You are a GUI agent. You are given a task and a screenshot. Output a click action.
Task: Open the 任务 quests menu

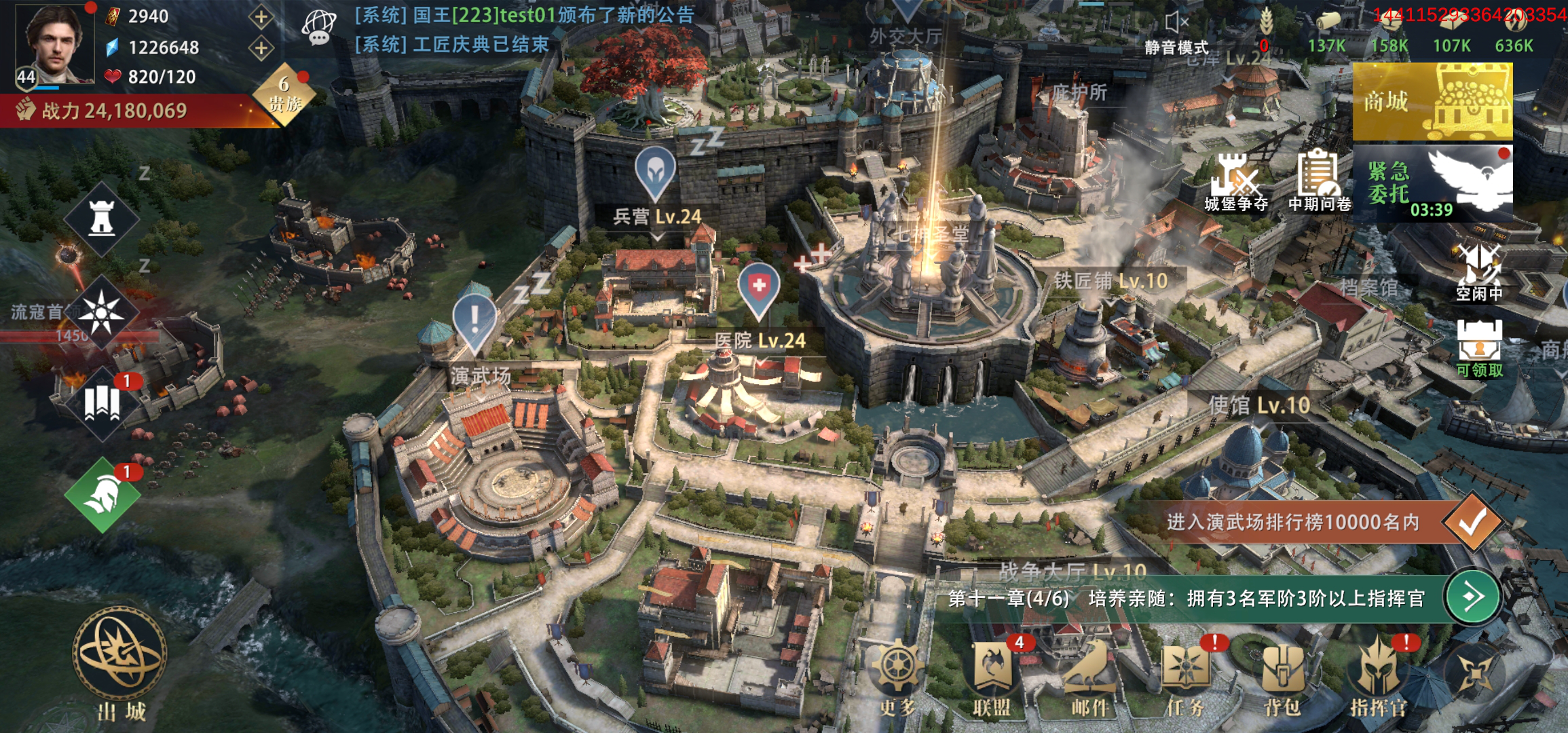(1185, 677)
